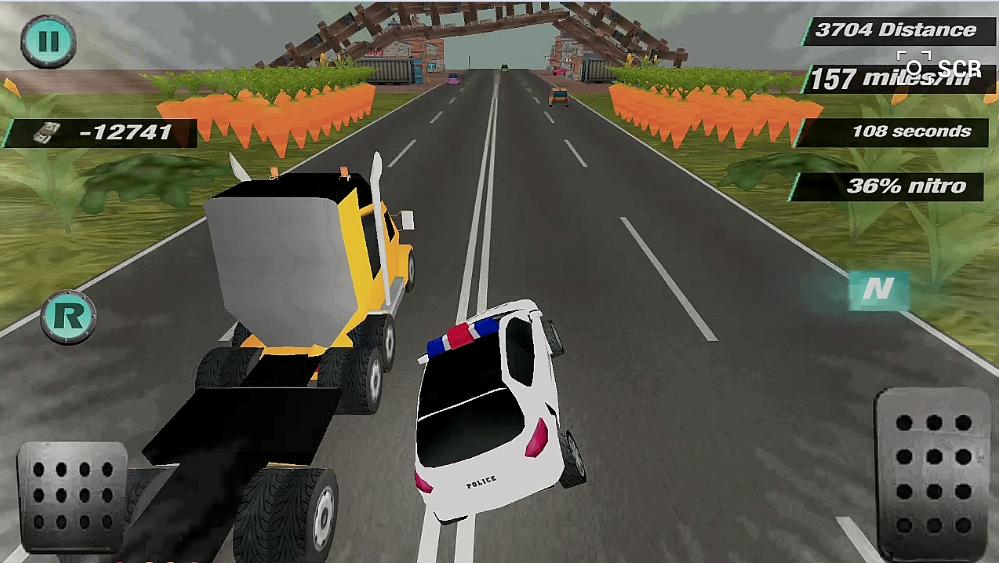
Task: Click the SCR screen recorder overlay icon
Action: [915, 66]
